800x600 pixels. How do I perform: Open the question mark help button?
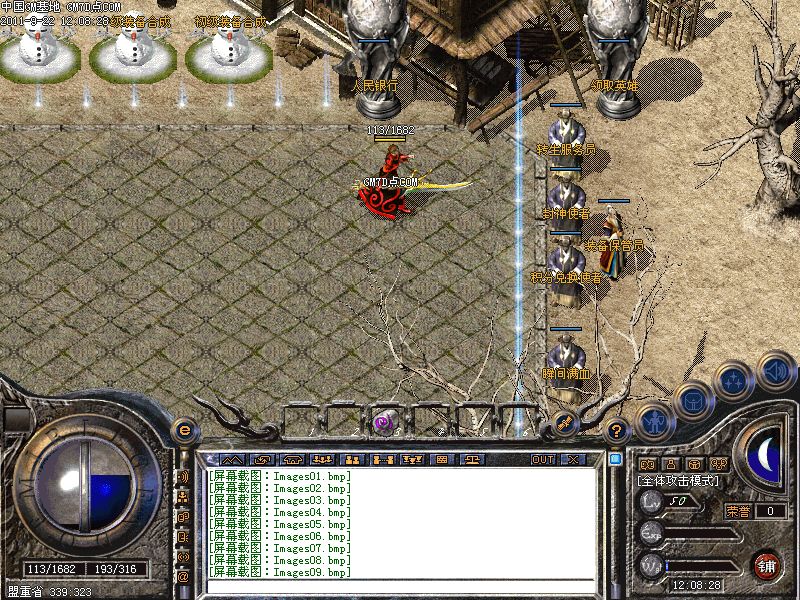tap(617, 431)
